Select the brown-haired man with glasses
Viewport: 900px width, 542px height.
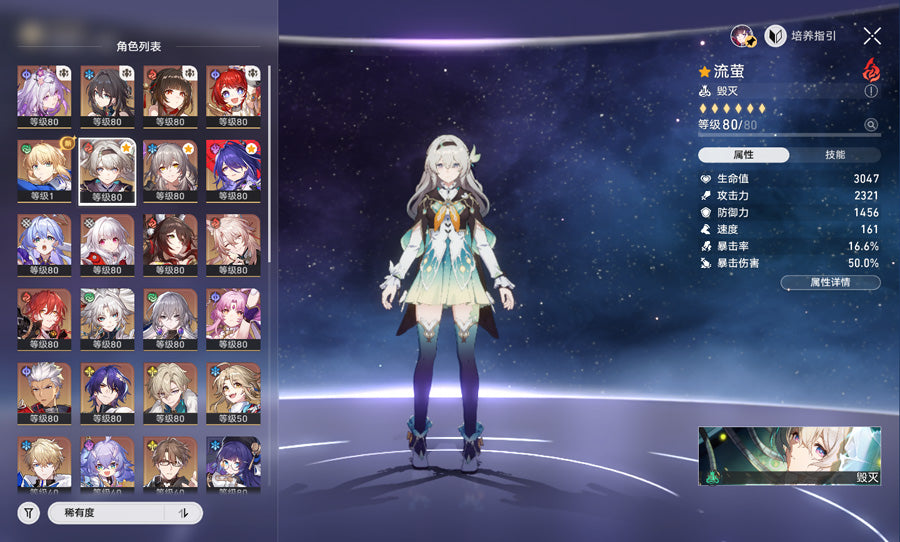170,466
